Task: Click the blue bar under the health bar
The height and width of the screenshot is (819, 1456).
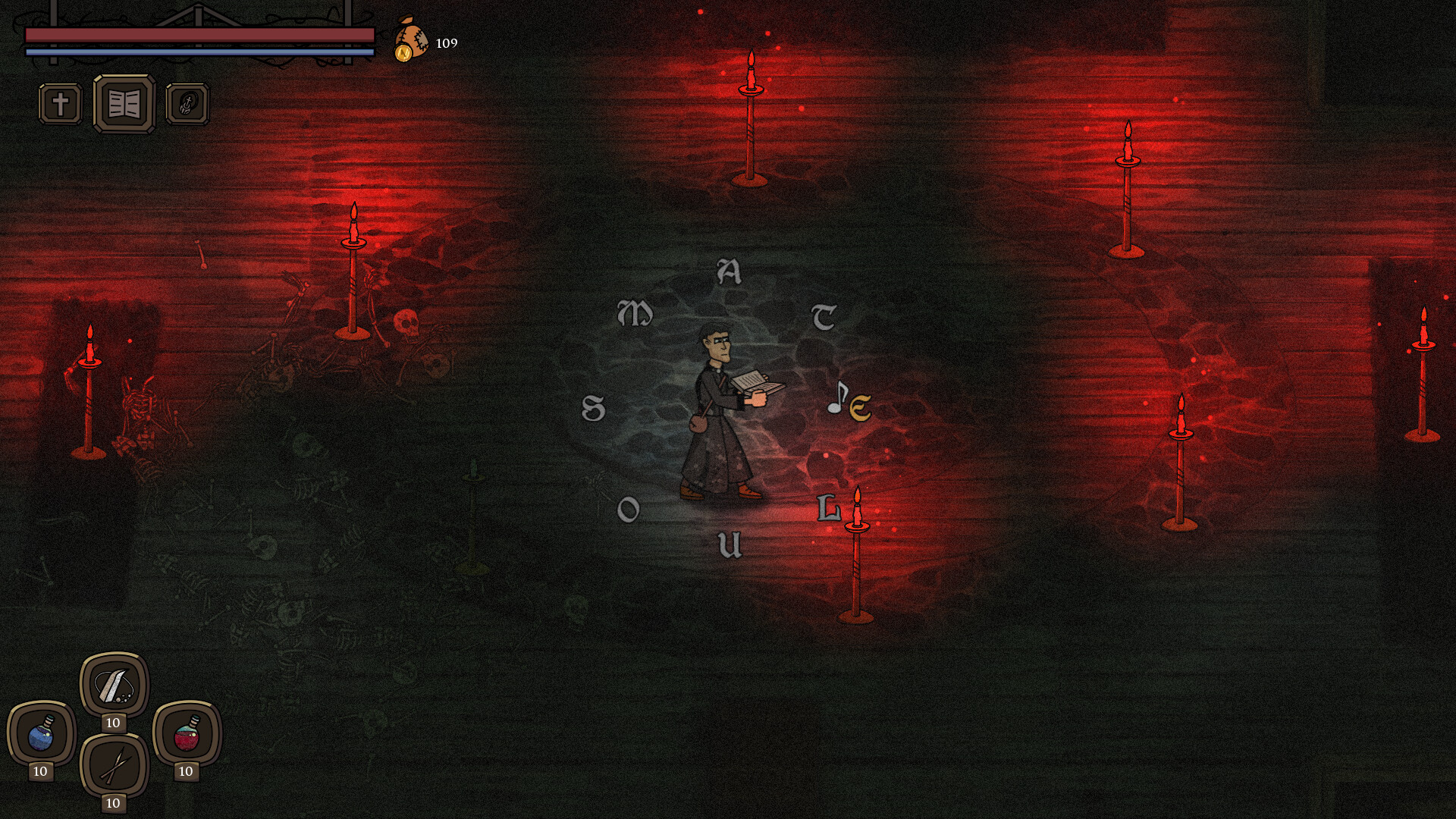Action: tap(201, 52)
